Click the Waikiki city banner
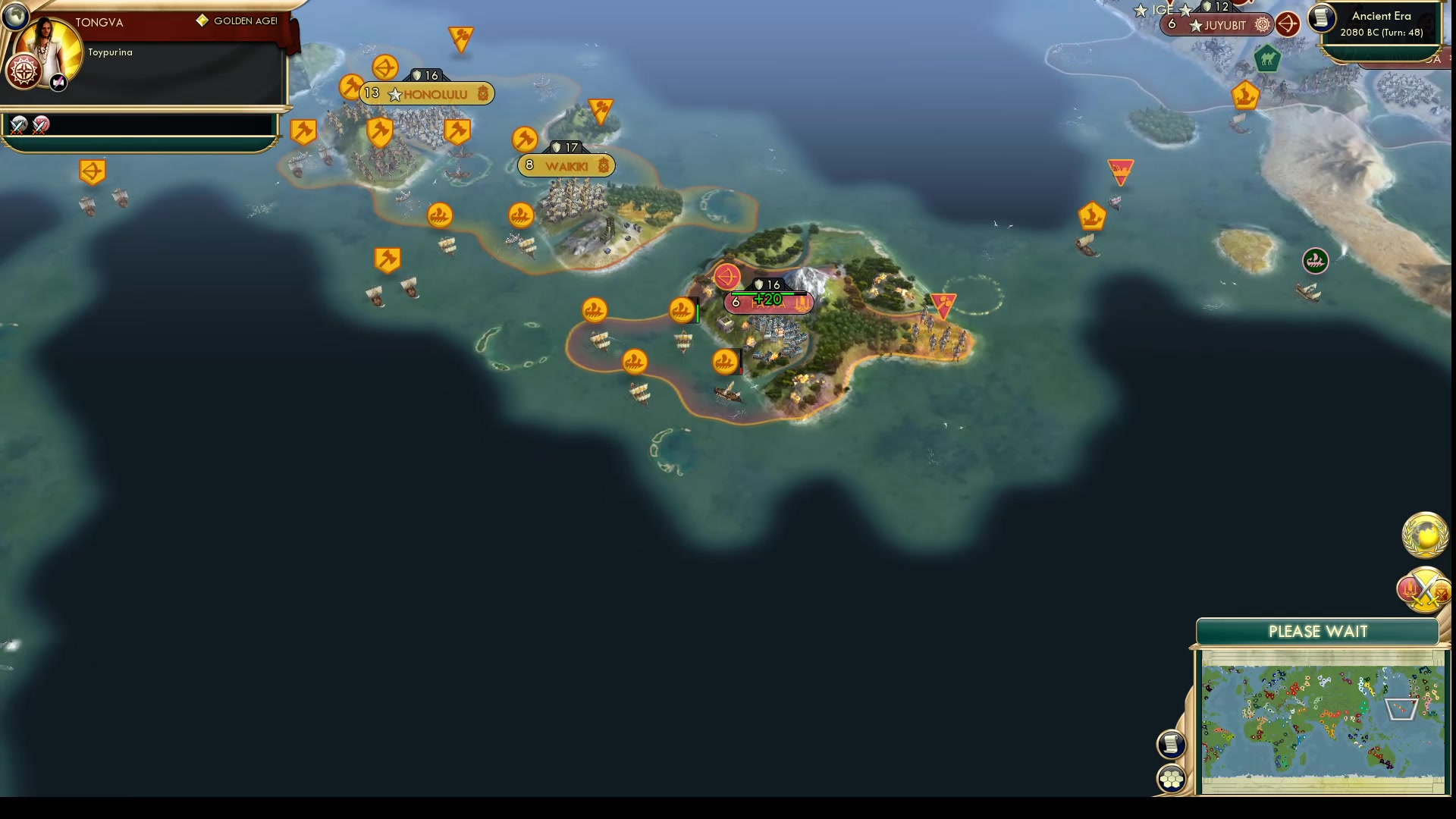This screenshot has width=1456, height=819. tap(566, 165)
